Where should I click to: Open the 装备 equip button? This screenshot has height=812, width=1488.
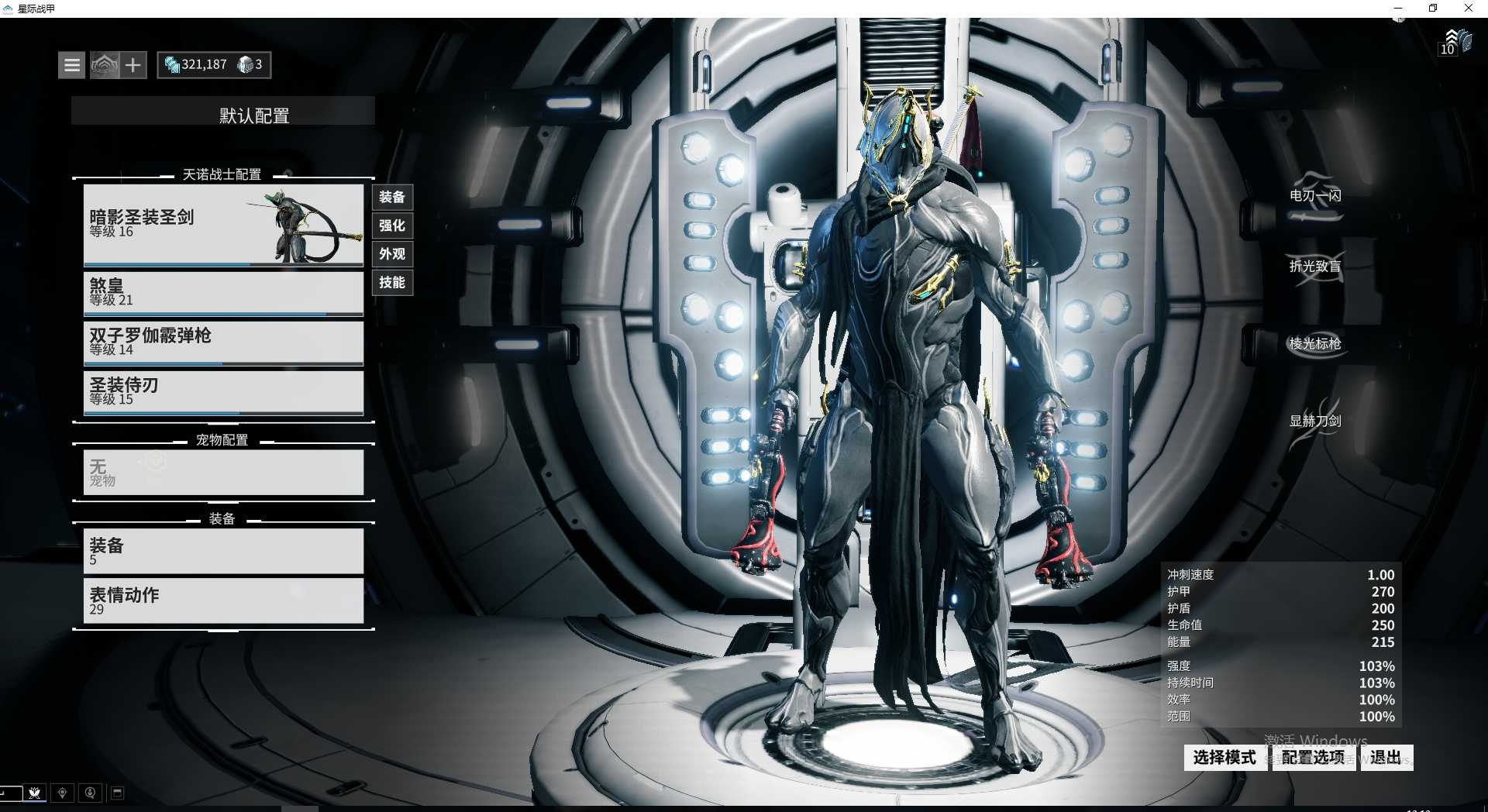[392, 198]
